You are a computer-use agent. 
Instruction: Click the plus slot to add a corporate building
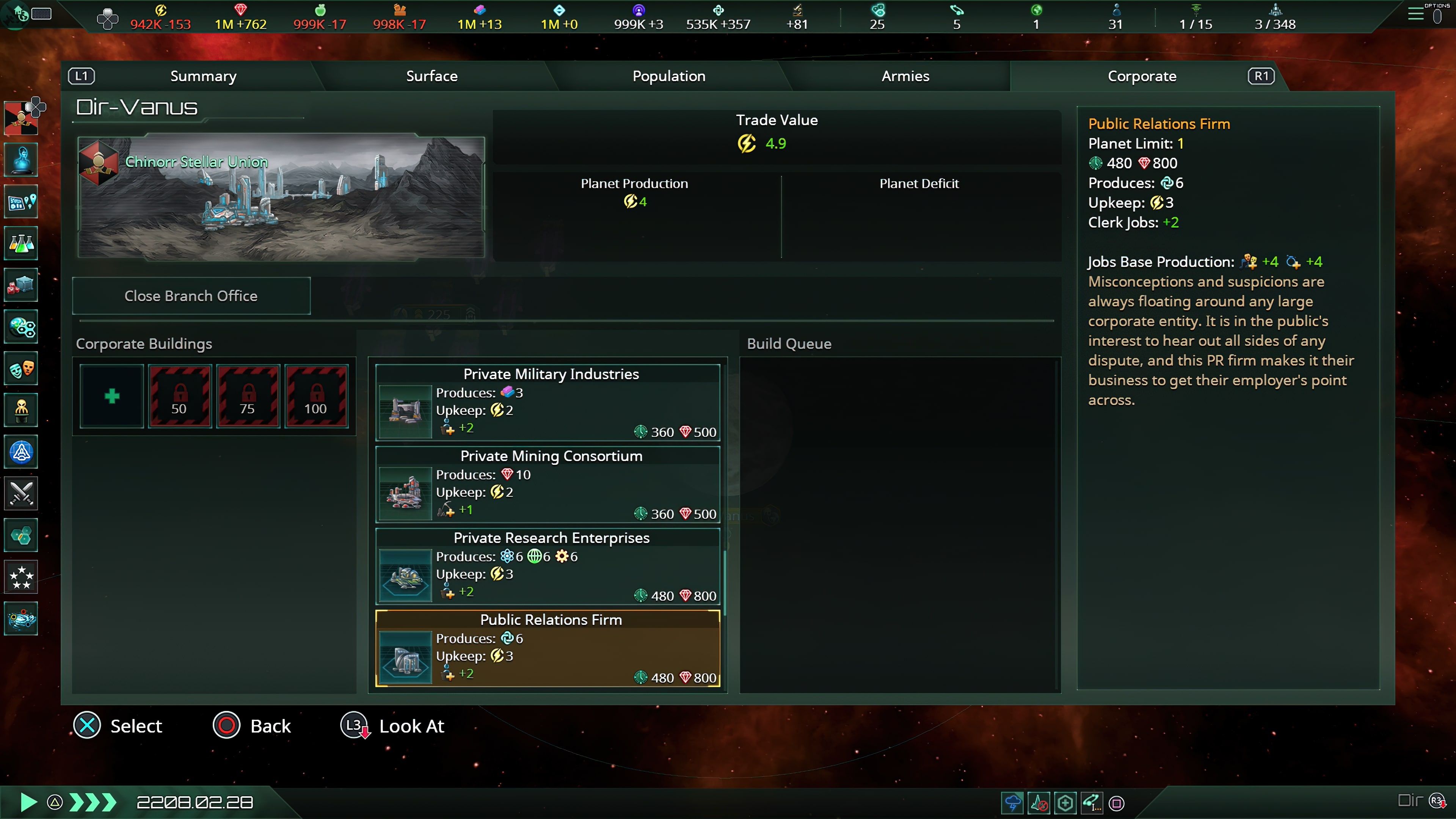111,396
